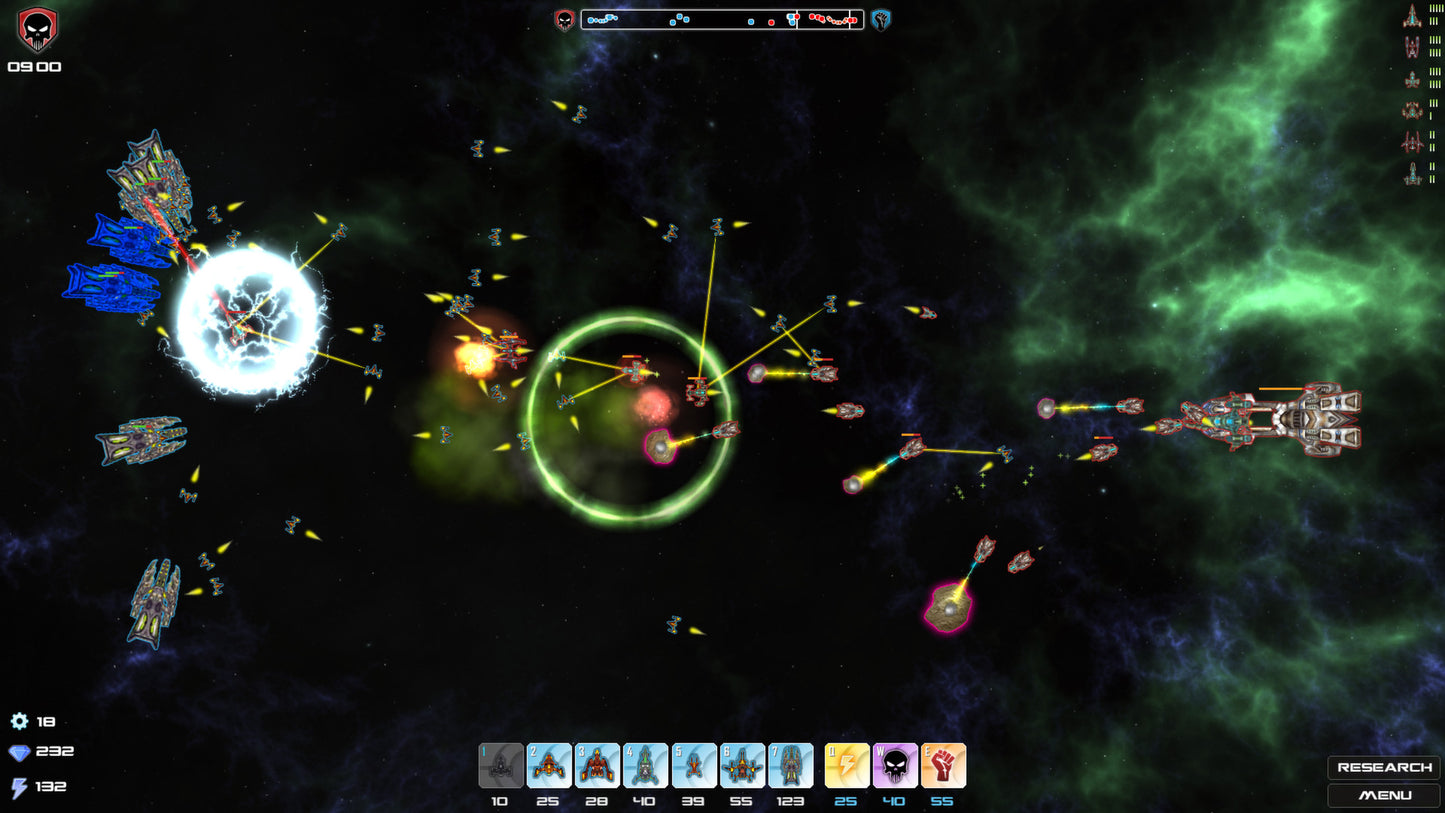Select ship type 2 costing 25

pos(548,765)
